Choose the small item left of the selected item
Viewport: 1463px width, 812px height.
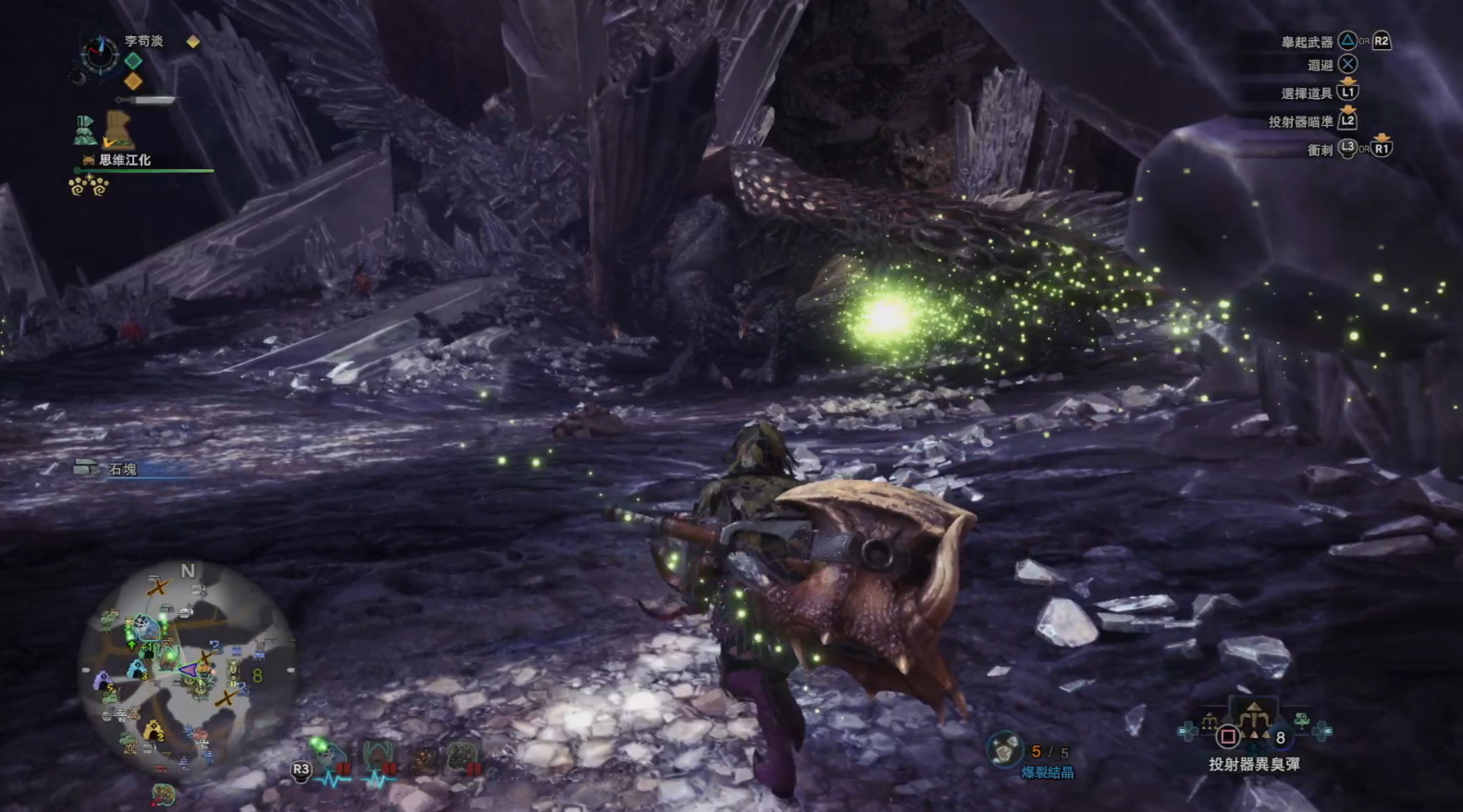pyautogui.click(x=1209, y=720)
